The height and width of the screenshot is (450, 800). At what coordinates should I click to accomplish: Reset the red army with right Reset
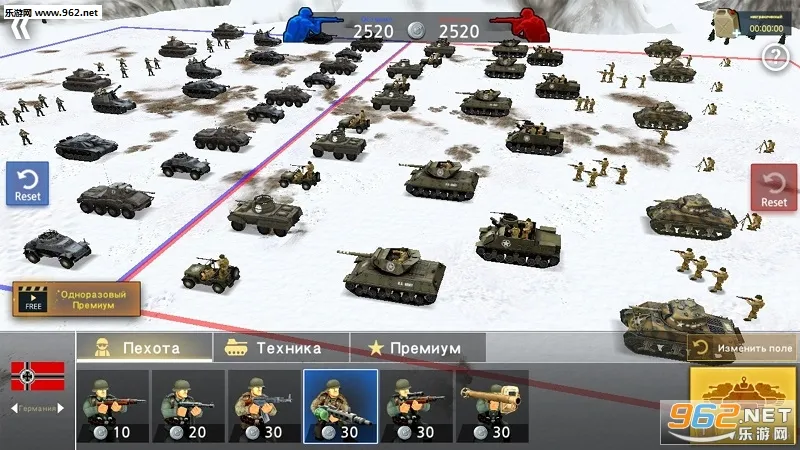click(773, 187)
